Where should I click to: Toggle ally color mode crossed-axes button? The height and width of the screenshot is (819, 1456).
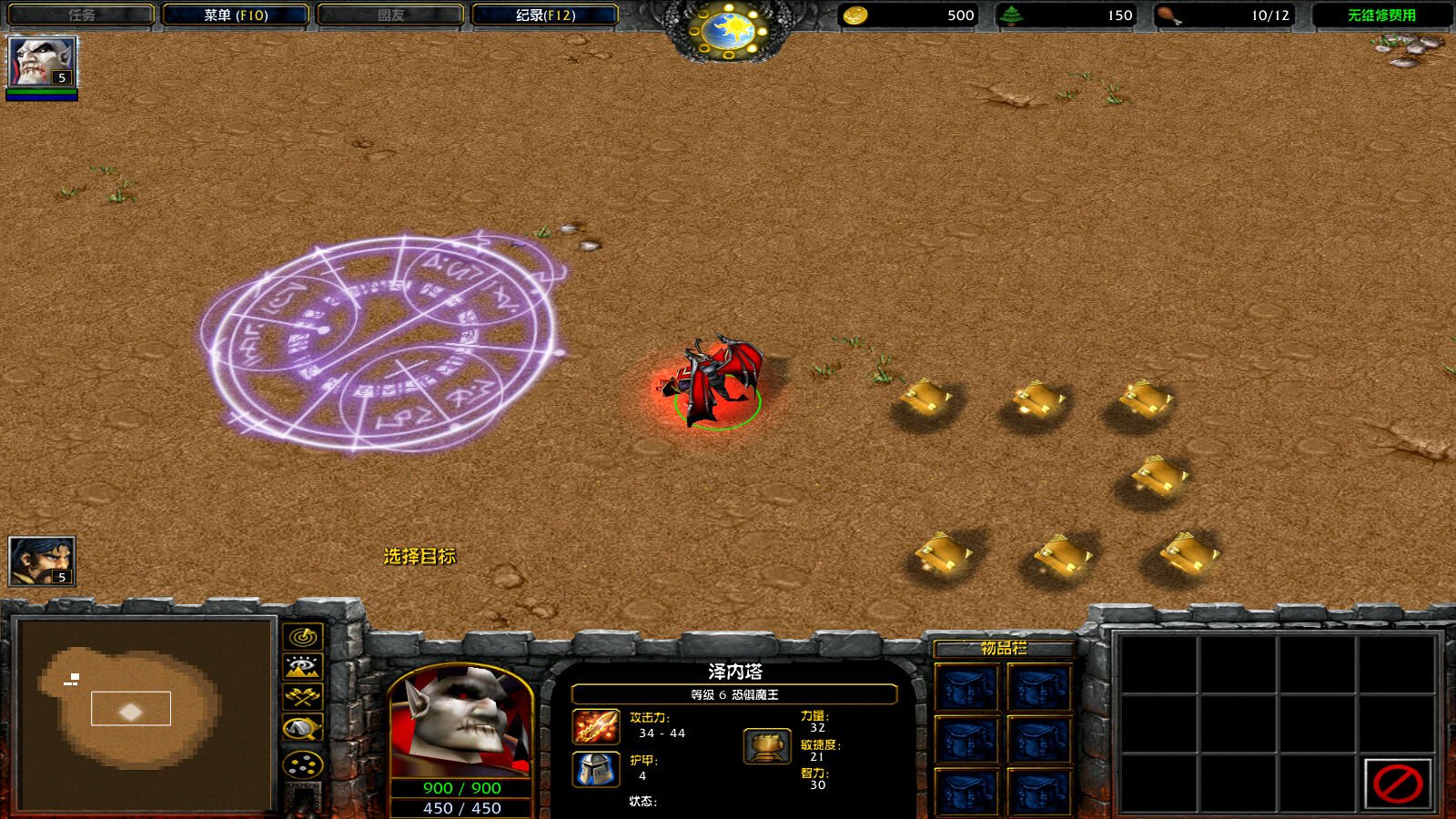(303, 697)
